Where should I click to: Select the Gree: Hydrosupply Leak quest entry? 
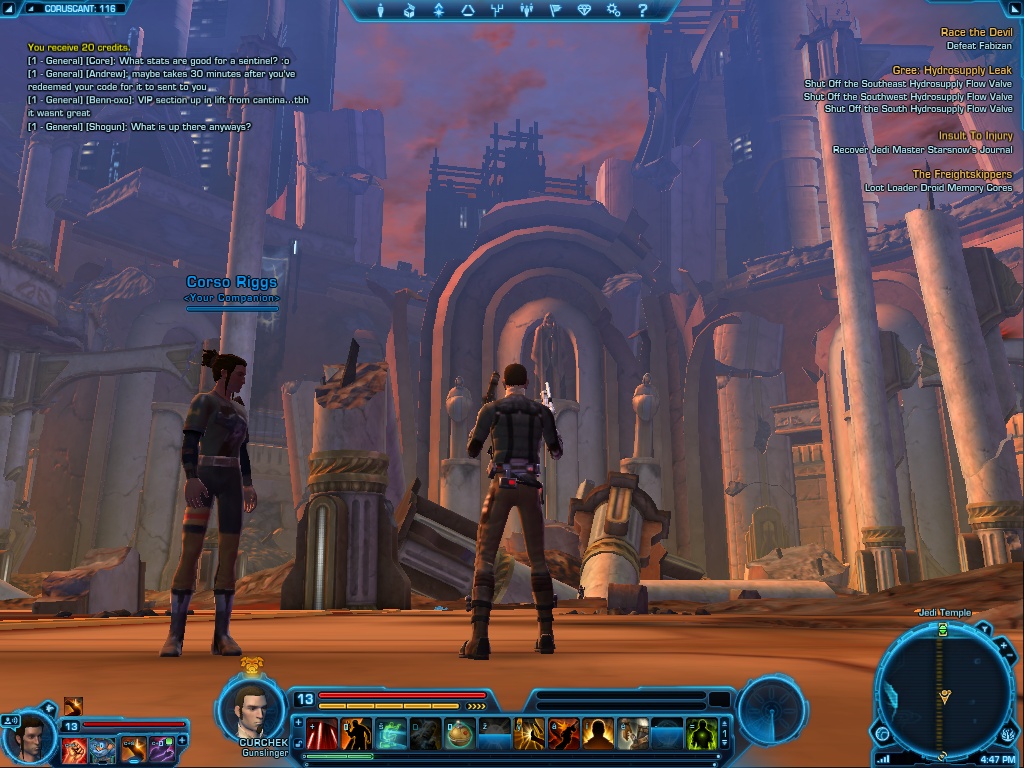click(952, 71)
